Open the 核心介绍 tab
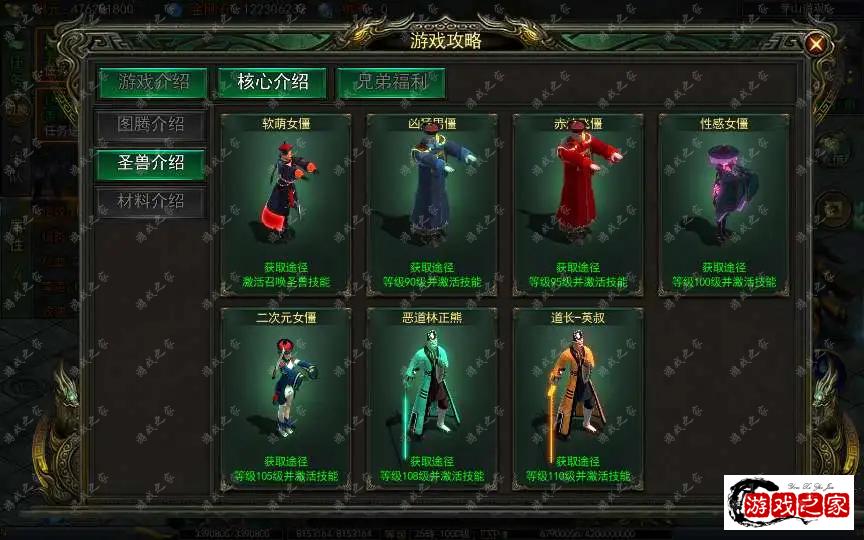 tap(272, 82)
